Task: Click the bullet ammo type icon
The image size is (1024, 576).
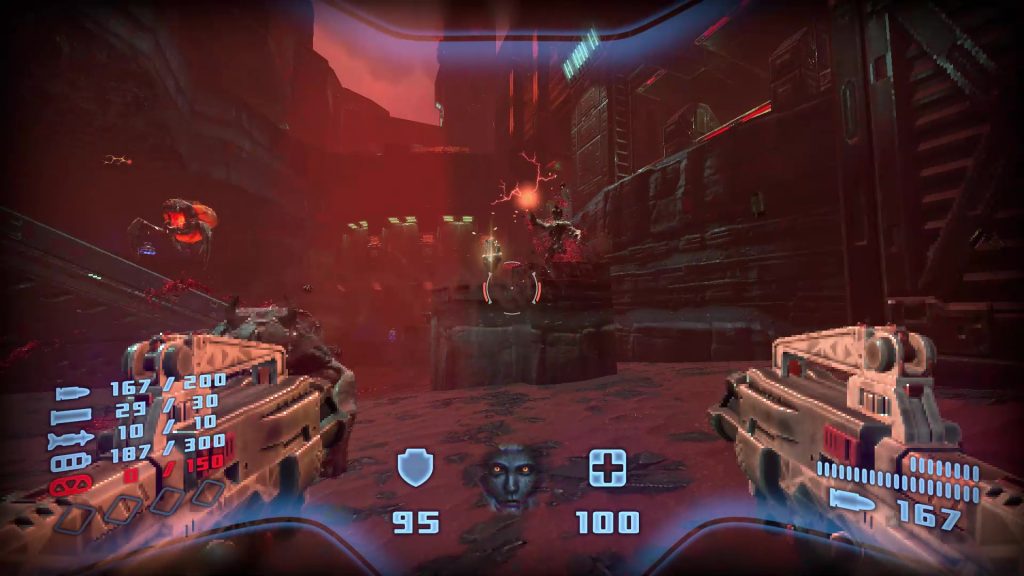Action: click(x=74, y=393)
